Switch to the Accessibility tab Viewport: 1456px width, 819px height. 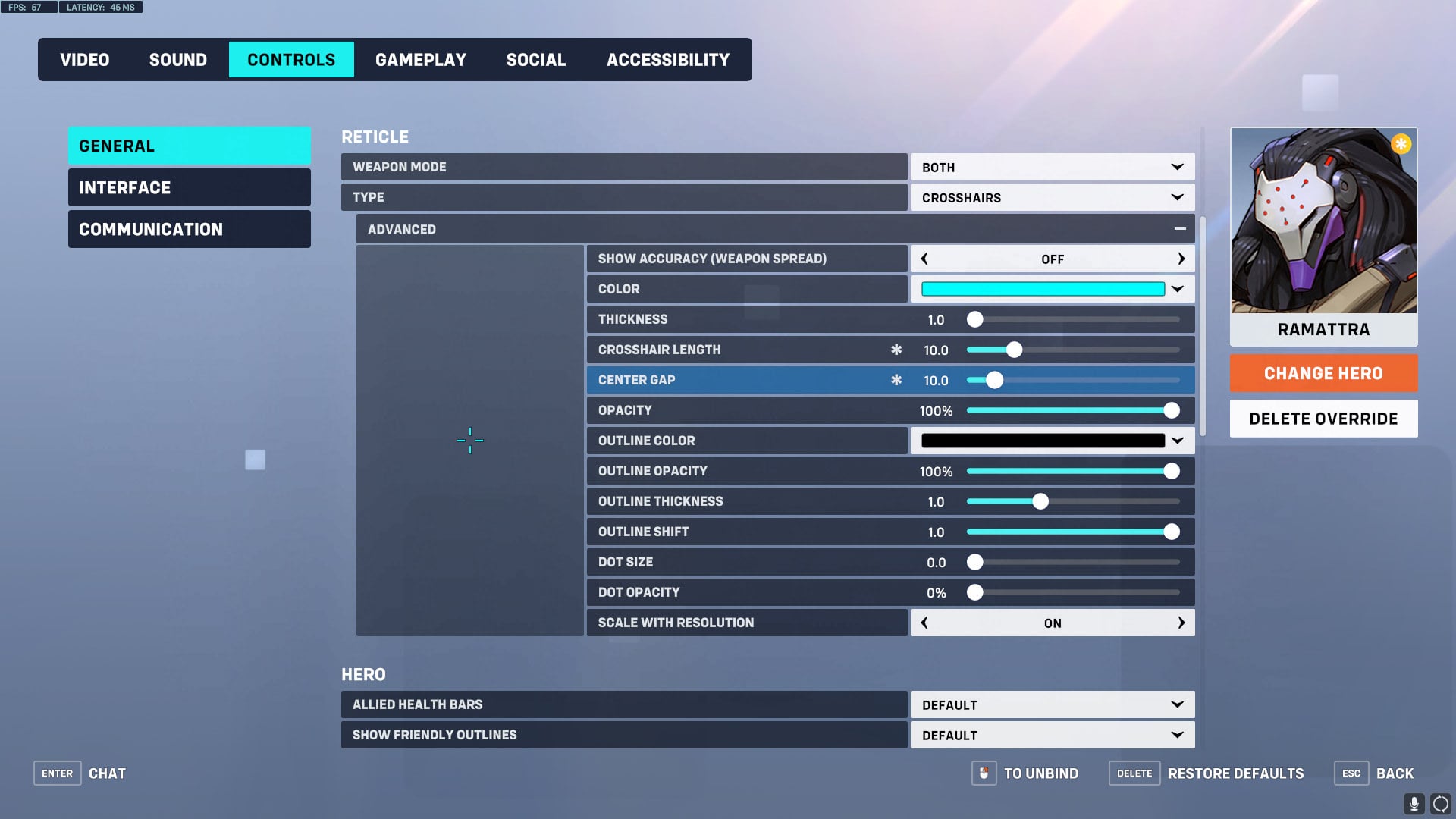click(667, 59)
